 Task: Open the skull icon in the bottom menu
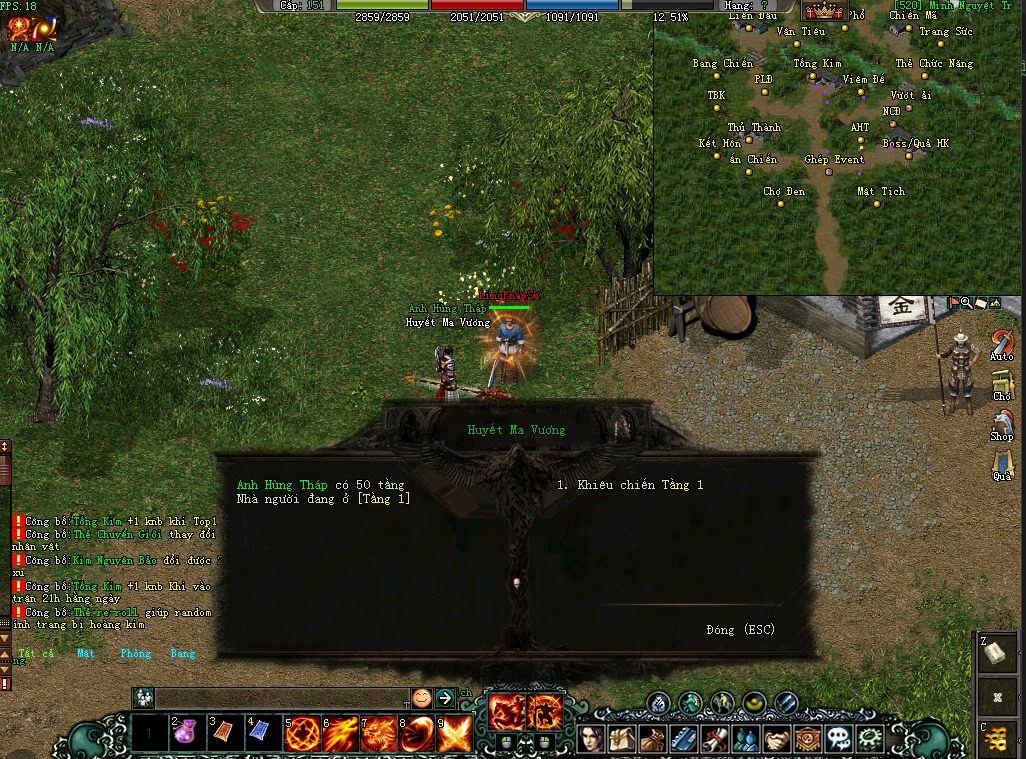pyautogui.click(x=836, y=739)
